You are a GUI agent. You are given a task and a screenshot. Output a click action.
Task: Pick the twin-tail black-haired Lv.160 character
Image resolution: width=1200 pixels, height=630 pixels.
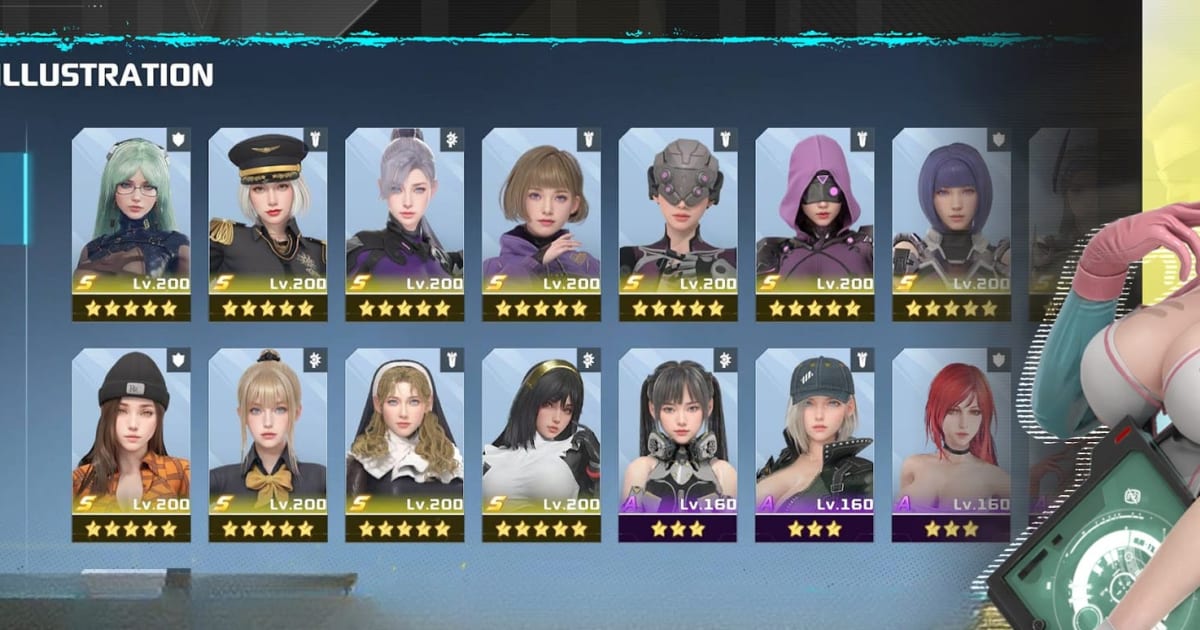point(678,443)
